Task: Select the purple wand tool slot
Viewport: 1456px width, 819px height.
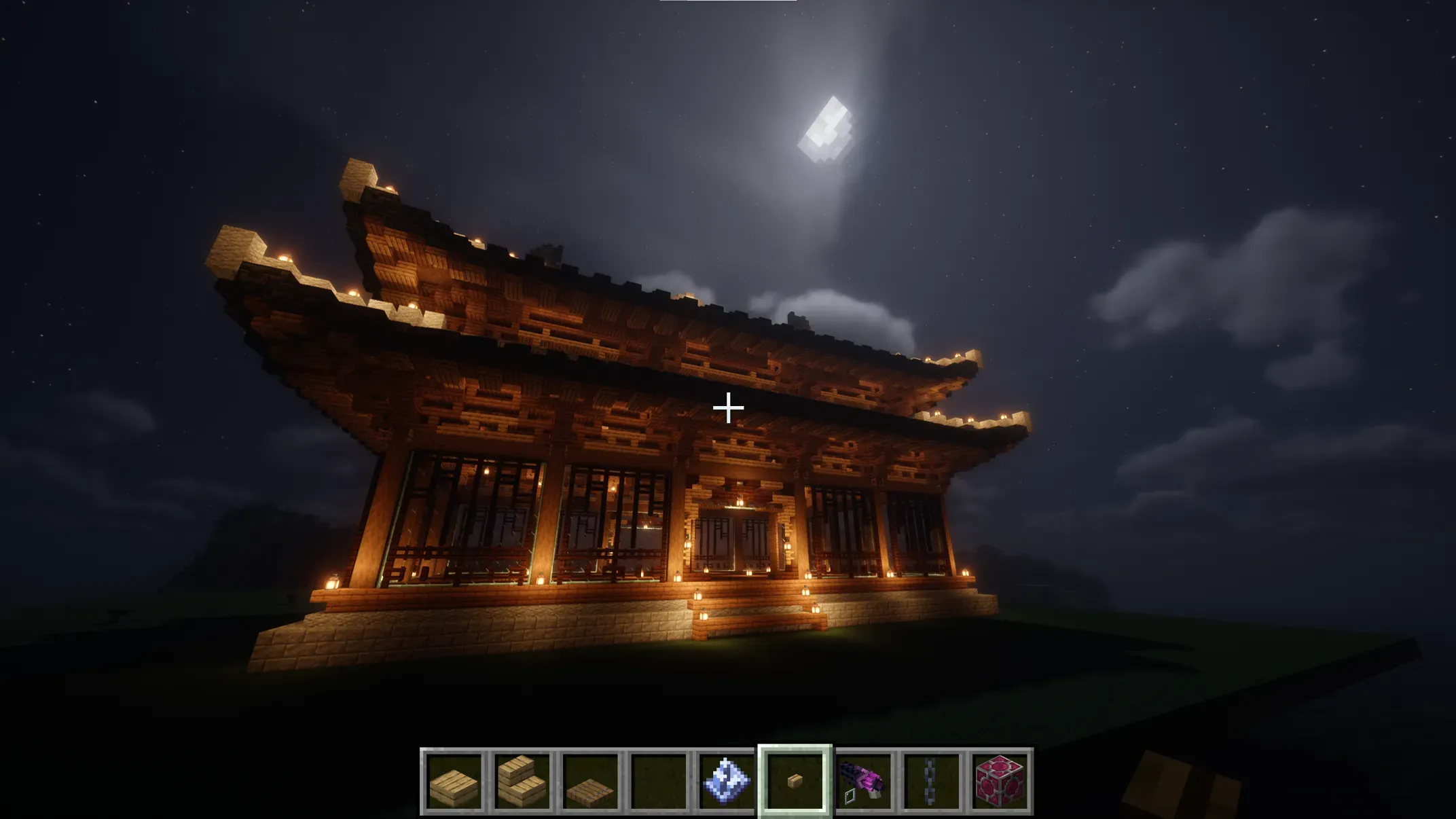Action: coord(863,782)
